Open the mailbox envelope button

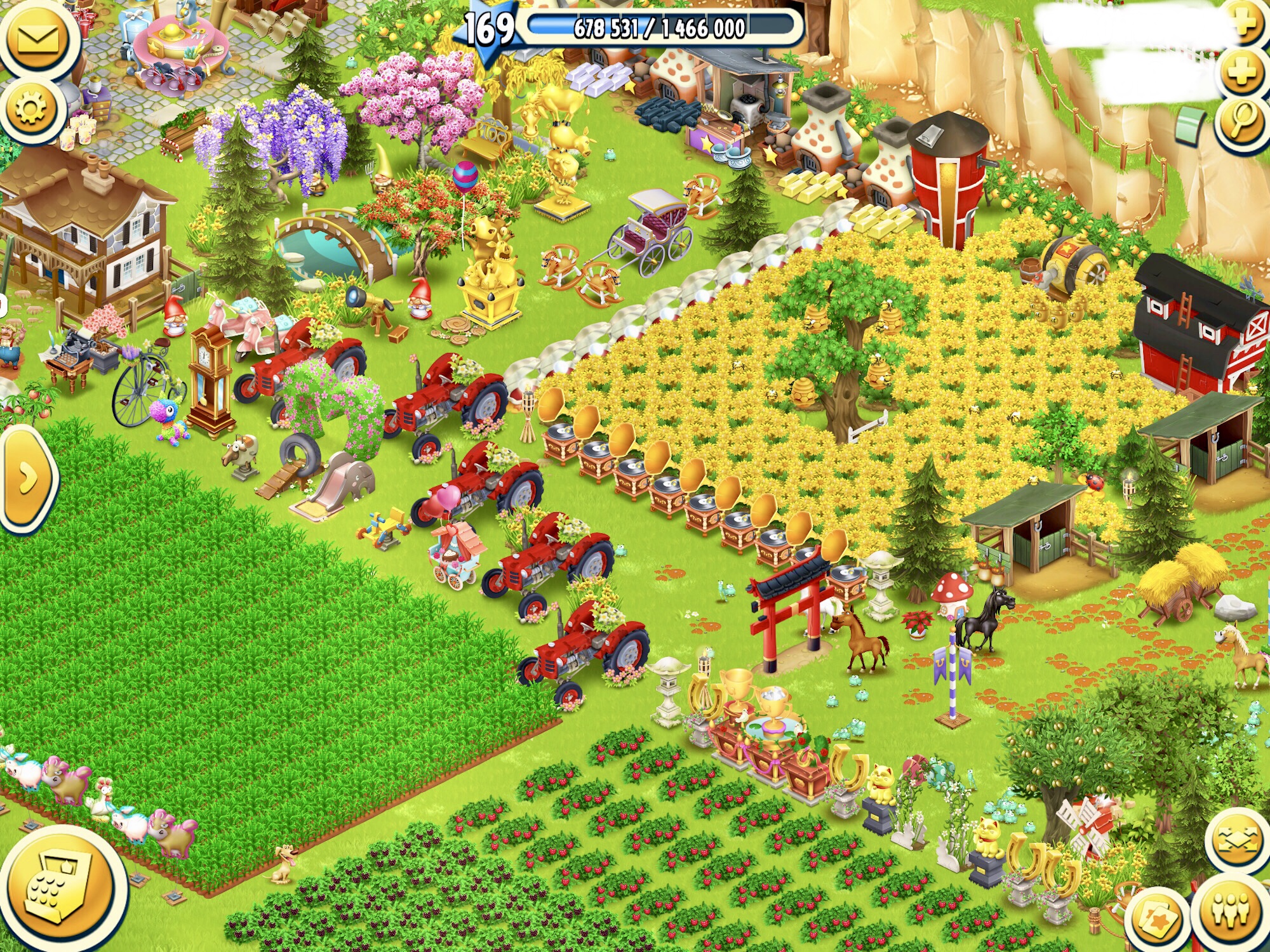point(38,39)
